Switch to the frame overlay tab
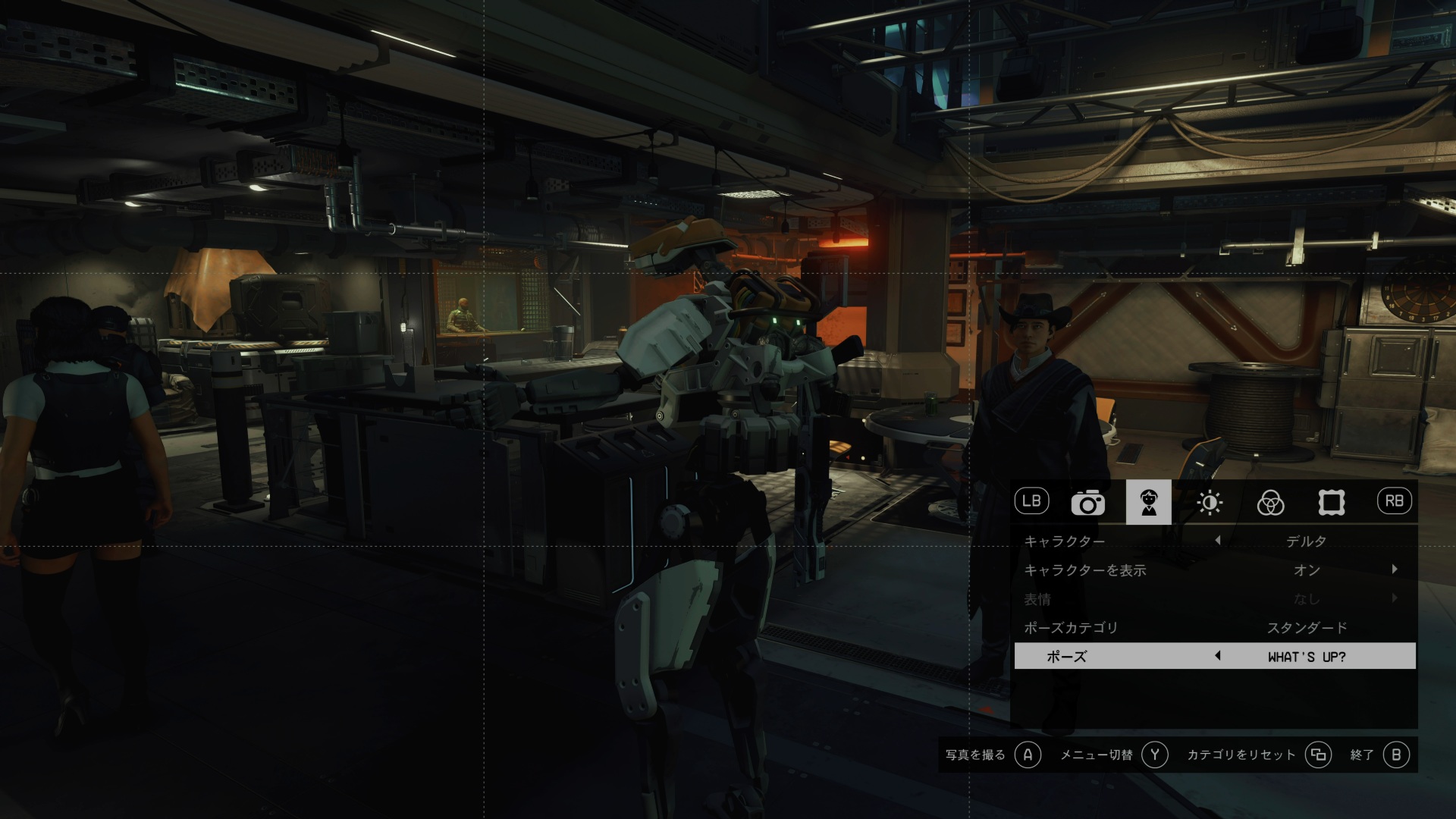Screen dimensions: 1456x819 point(1331,502)
